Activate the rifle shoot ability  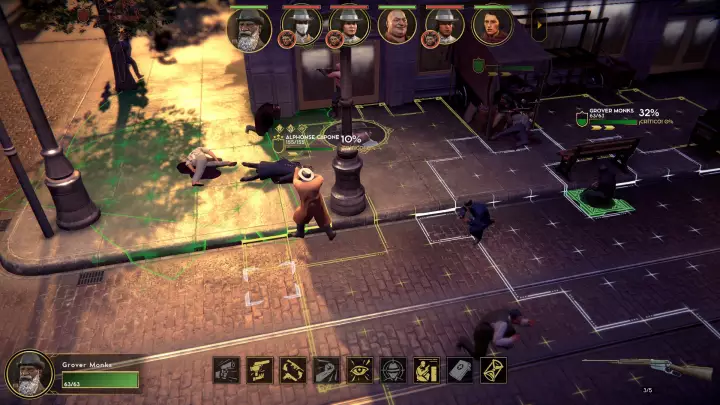tap(227, 370)
